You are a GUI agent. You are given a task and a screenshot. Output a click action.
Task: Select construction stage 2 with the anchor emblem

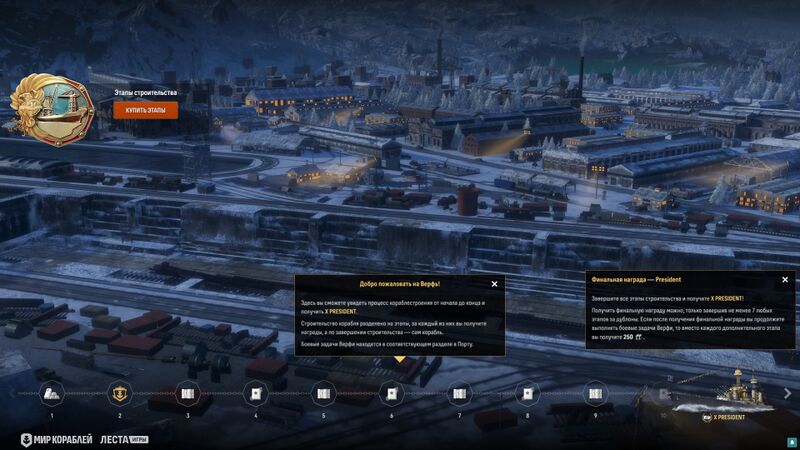coord(120,393)
